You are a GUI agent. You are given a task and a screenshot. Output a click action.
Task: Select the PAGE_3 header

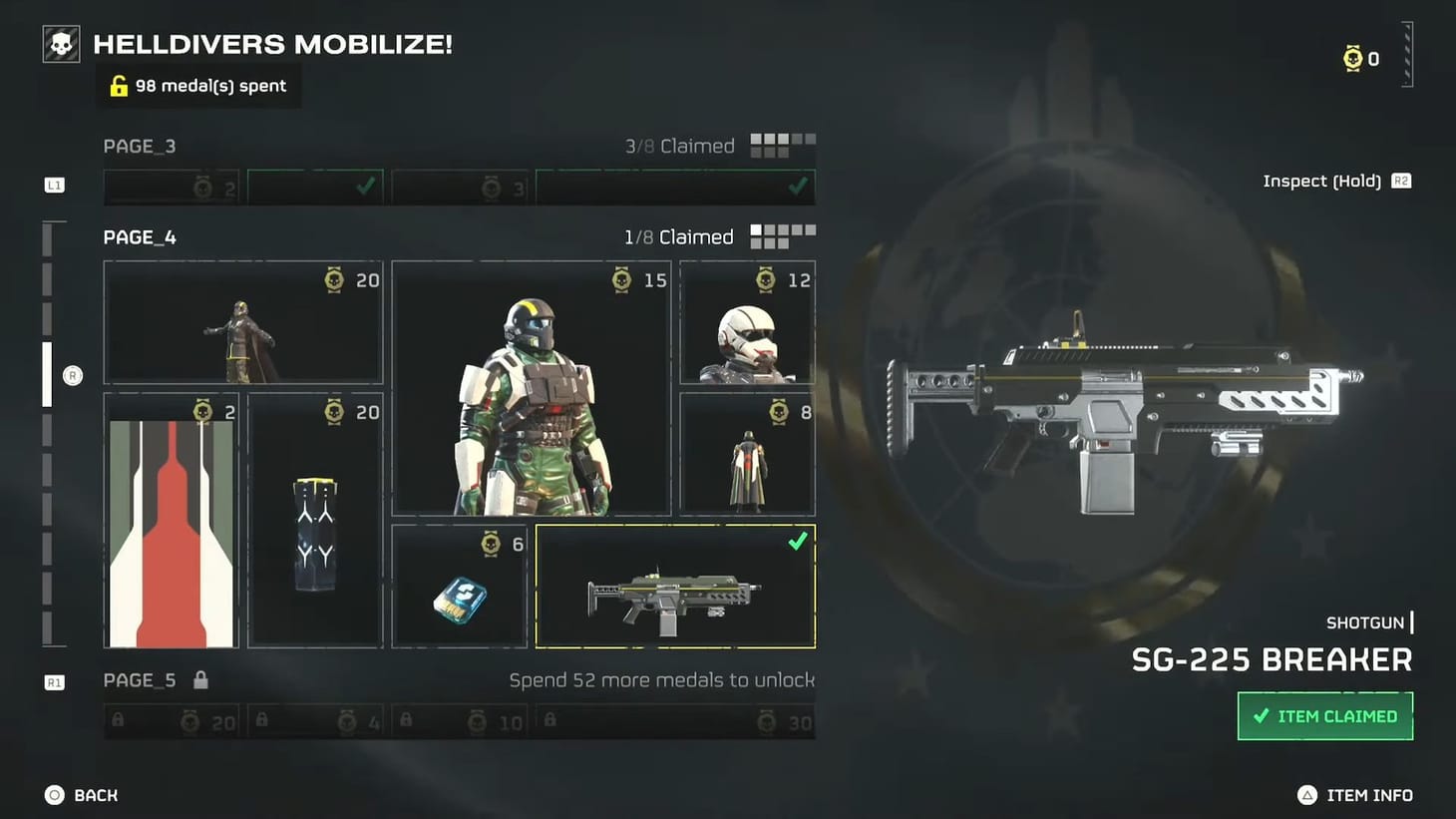pyautogui.click(x=140, y=146)
